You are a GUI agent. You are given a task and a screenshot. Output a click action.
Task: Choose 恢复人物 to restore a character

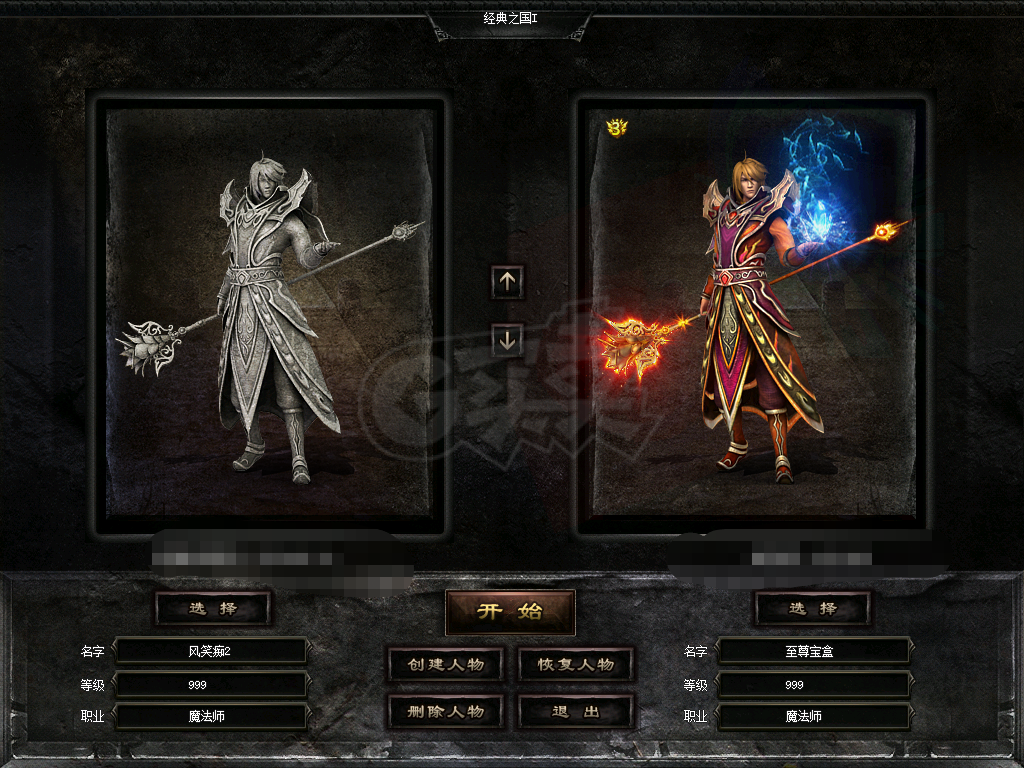[576, 665]
